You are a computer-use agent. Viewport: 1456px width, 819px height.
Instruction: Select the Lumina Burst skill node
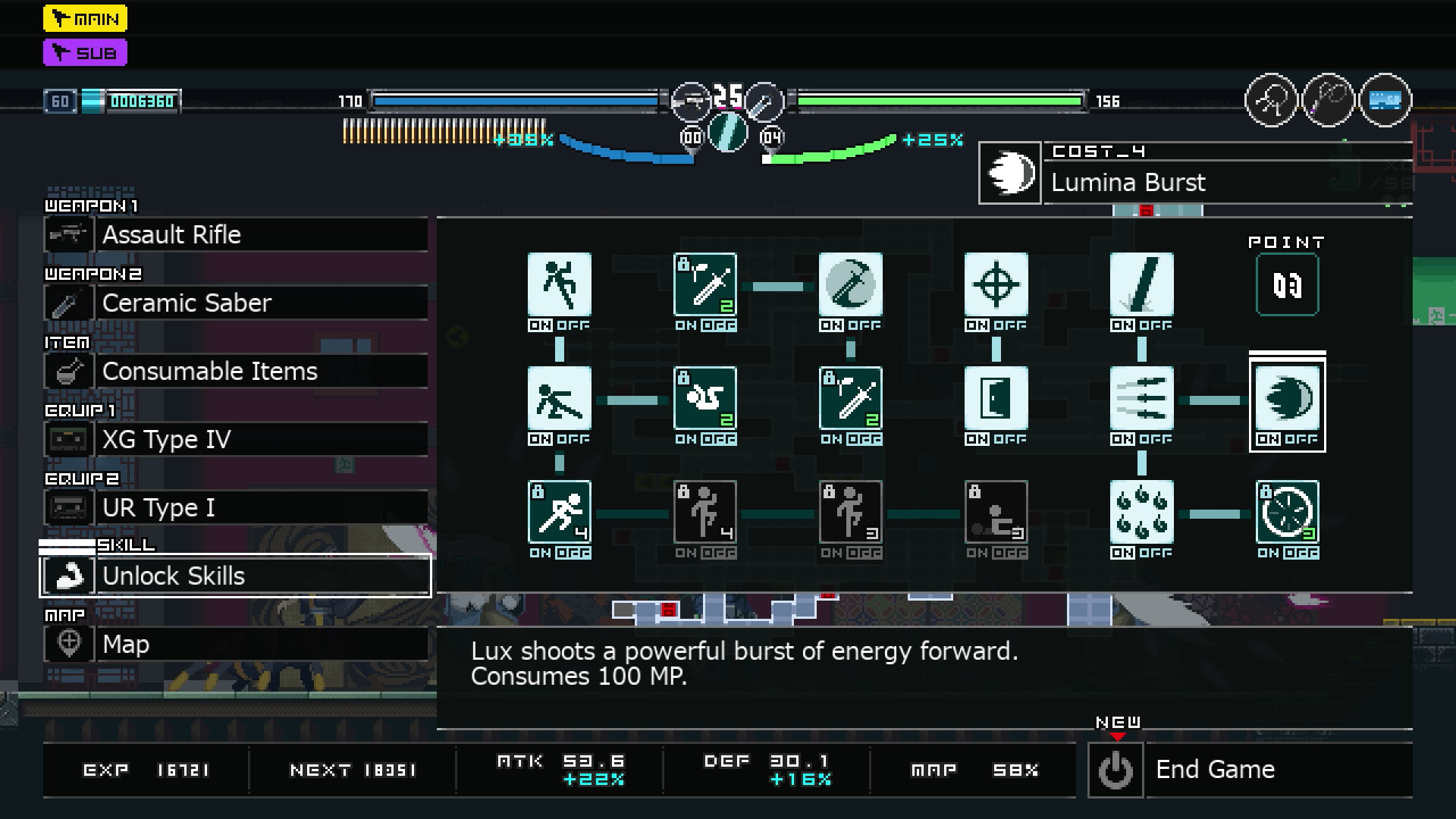(x=1287, y=399)
